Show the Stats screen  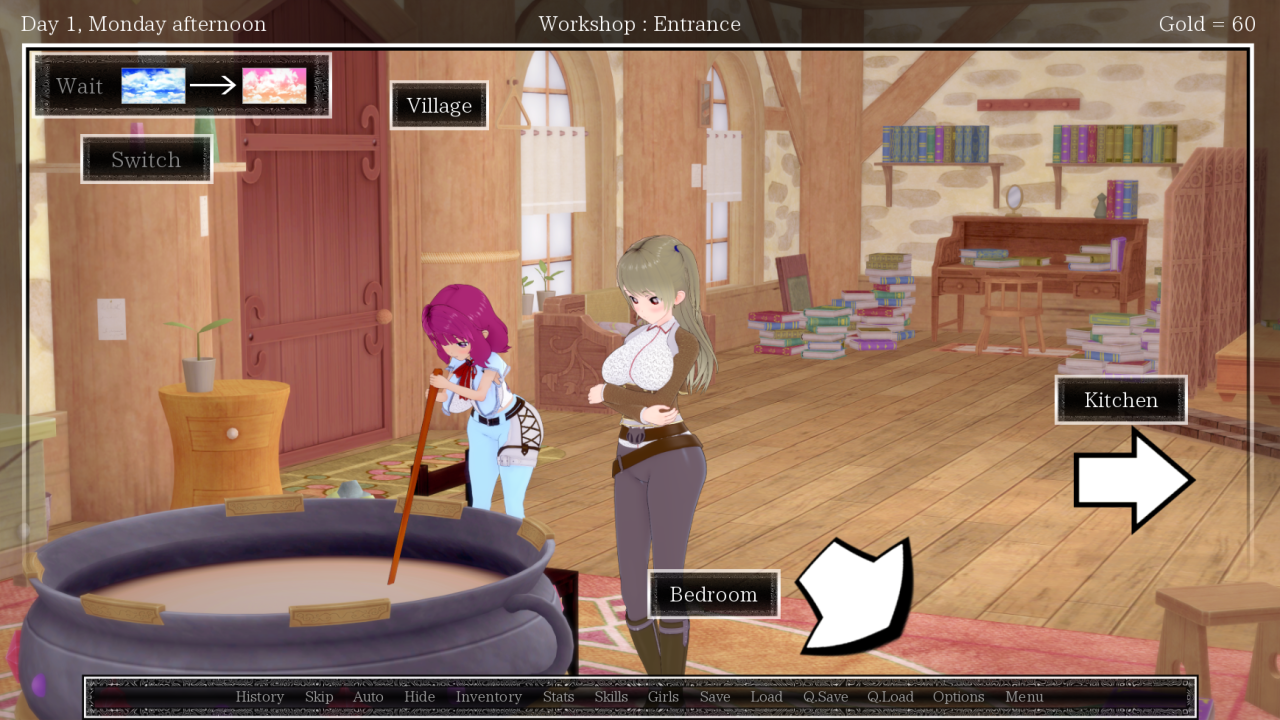point(559,697)
